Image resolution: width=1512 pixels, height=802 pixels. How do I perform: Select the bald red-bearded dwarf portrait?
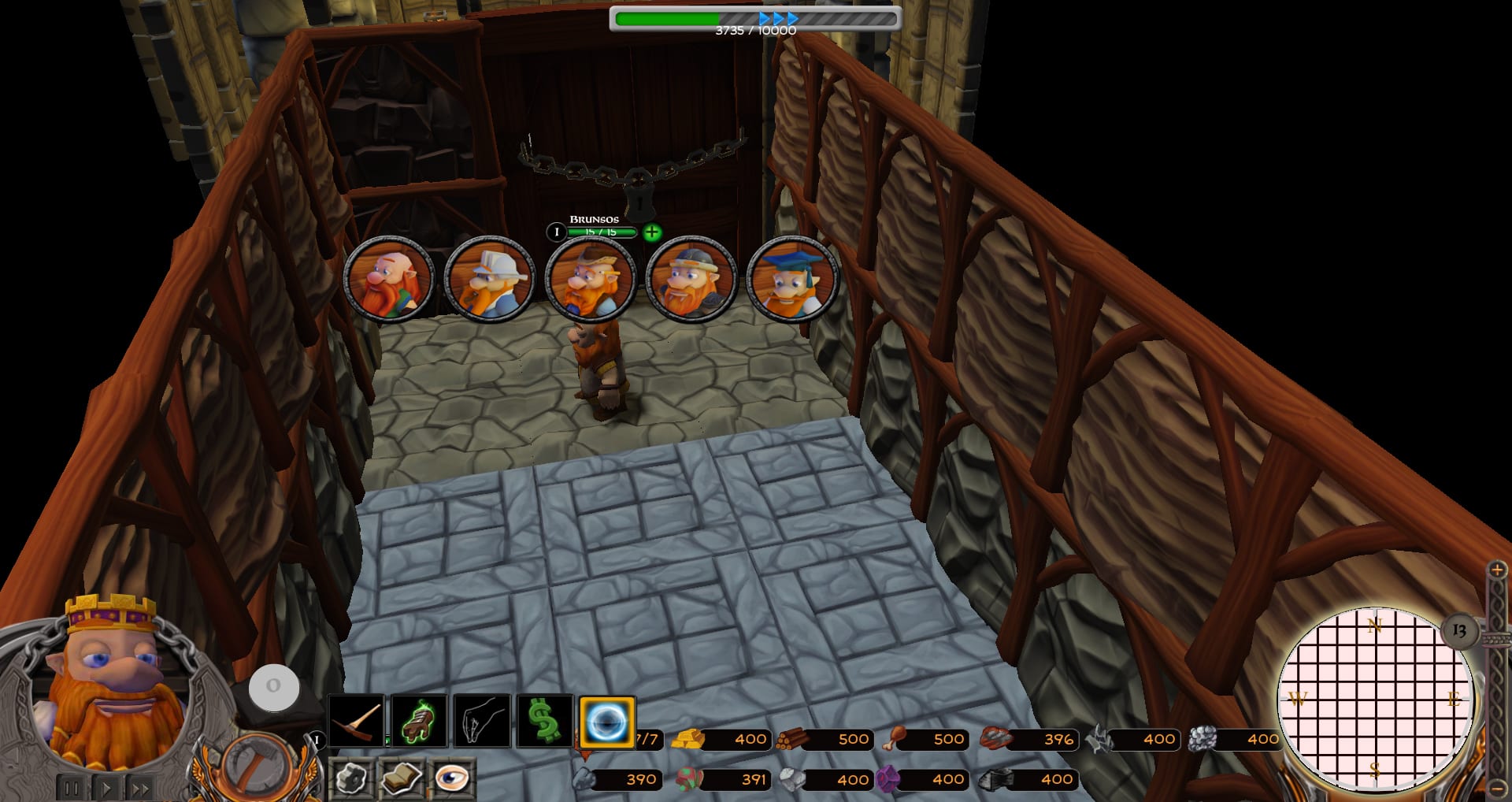[x=389, y=279]
